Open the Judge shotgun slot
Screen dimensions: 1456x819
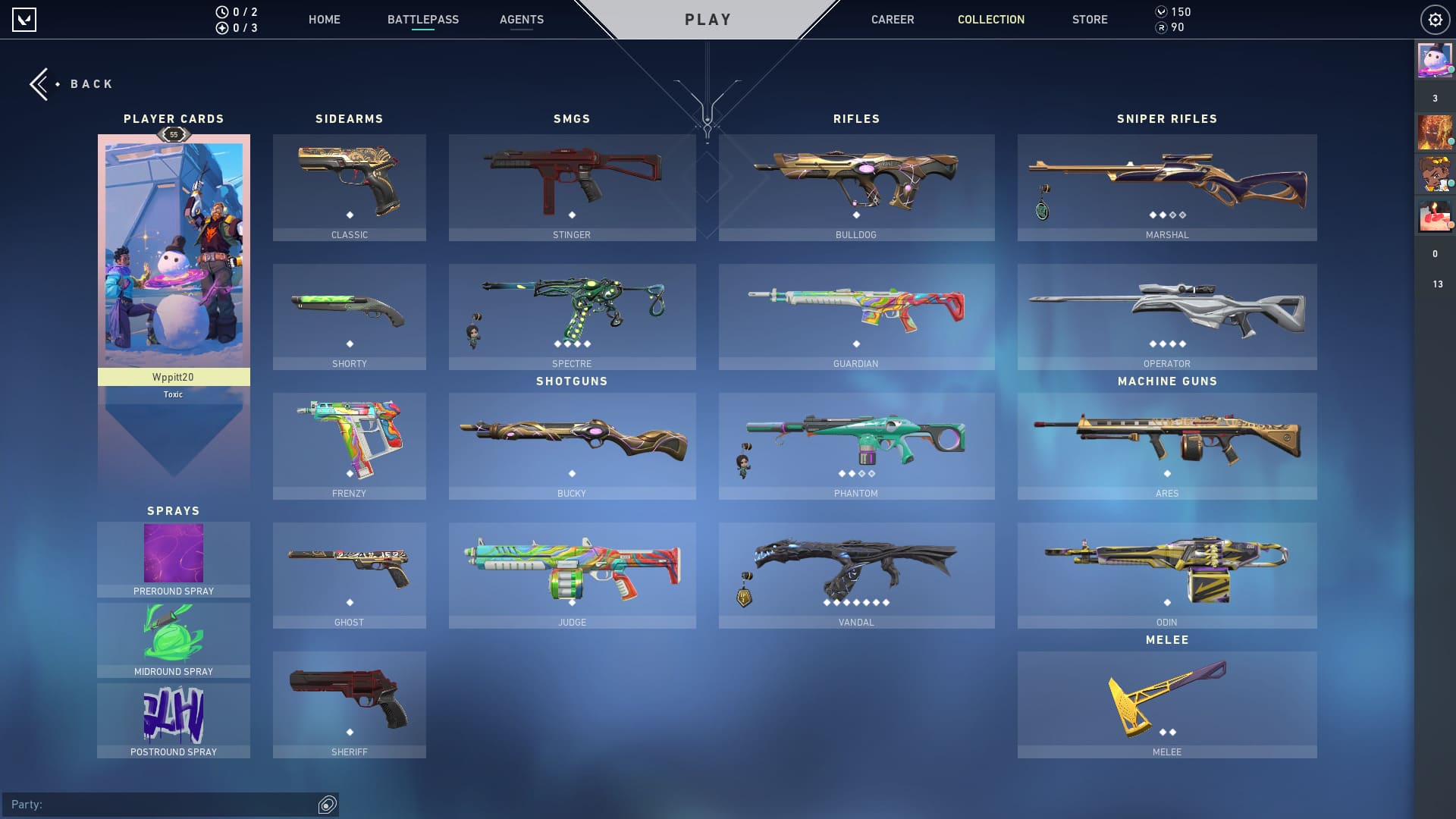572,575
